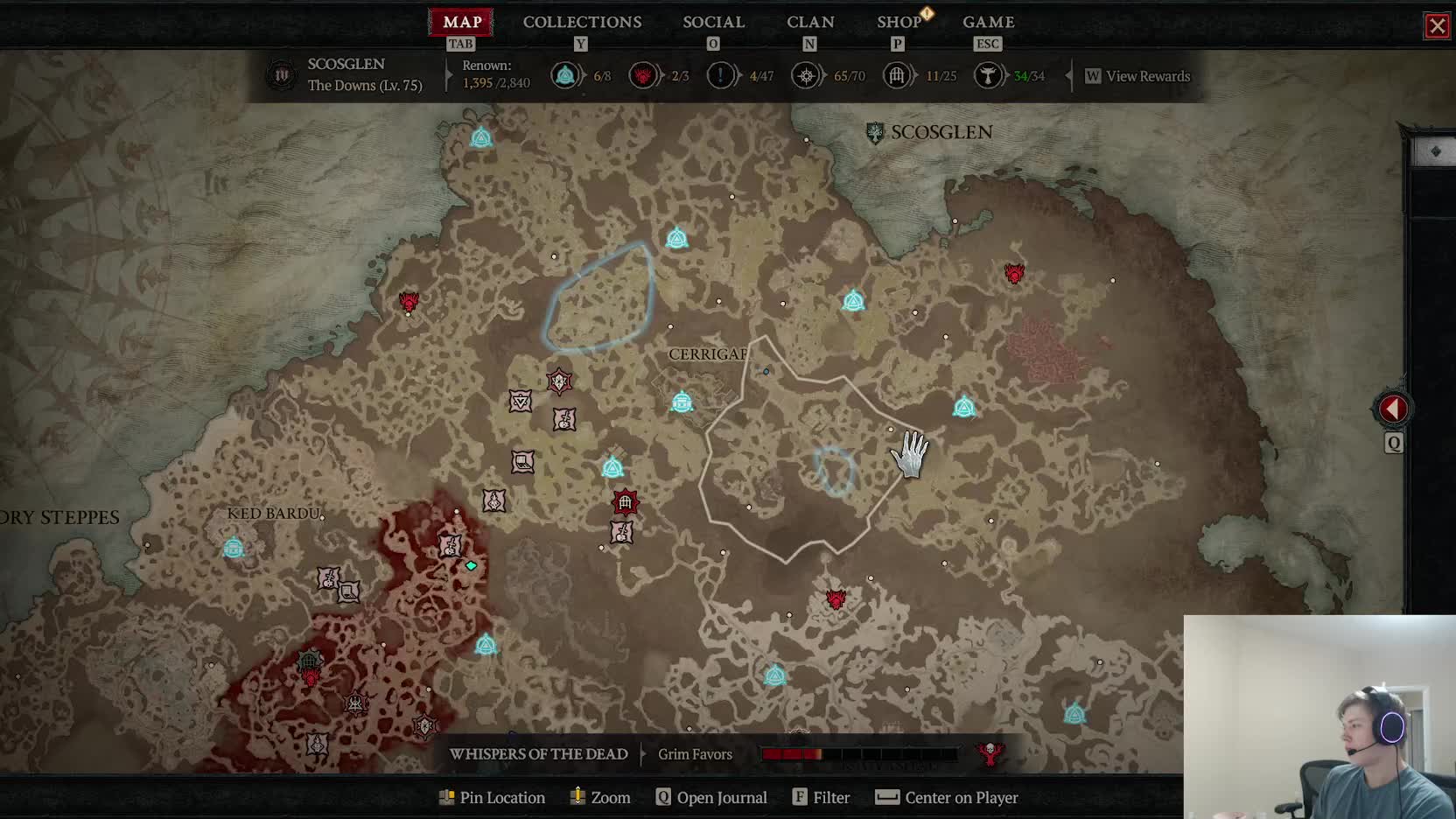1456x819 pixels.
Task: Click the Pin Location option
Action: tap(493, 797)
